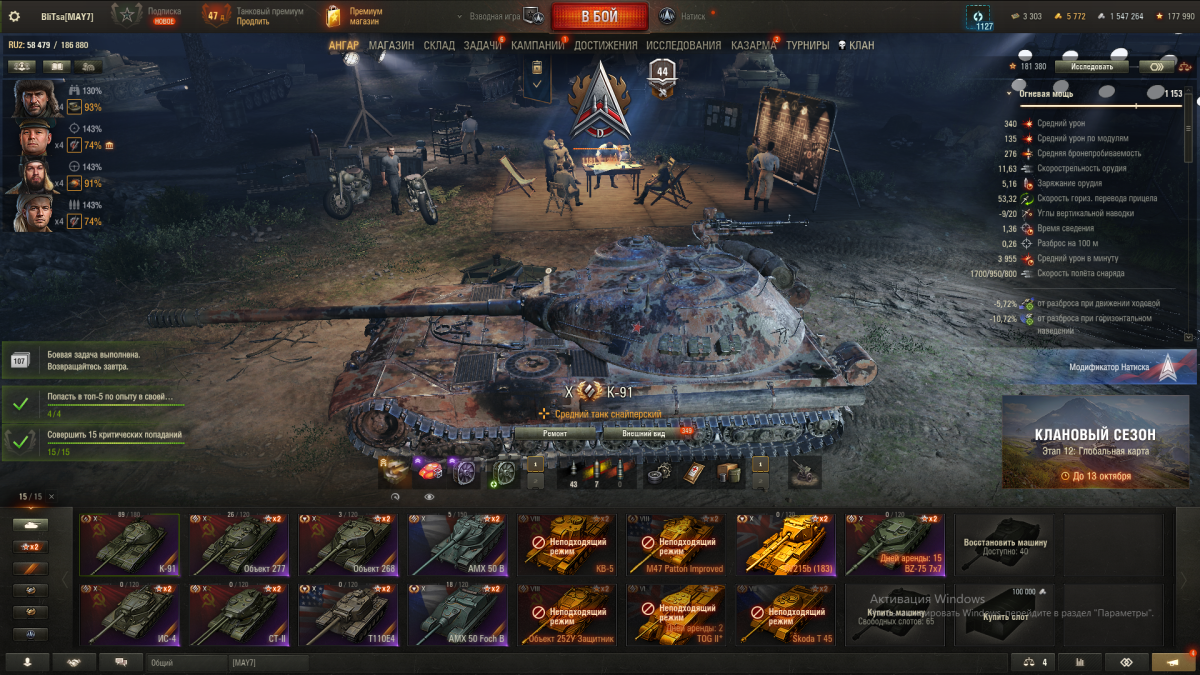Open the settings gear menu
The image size is (1200, 675).
coord(14,16)
